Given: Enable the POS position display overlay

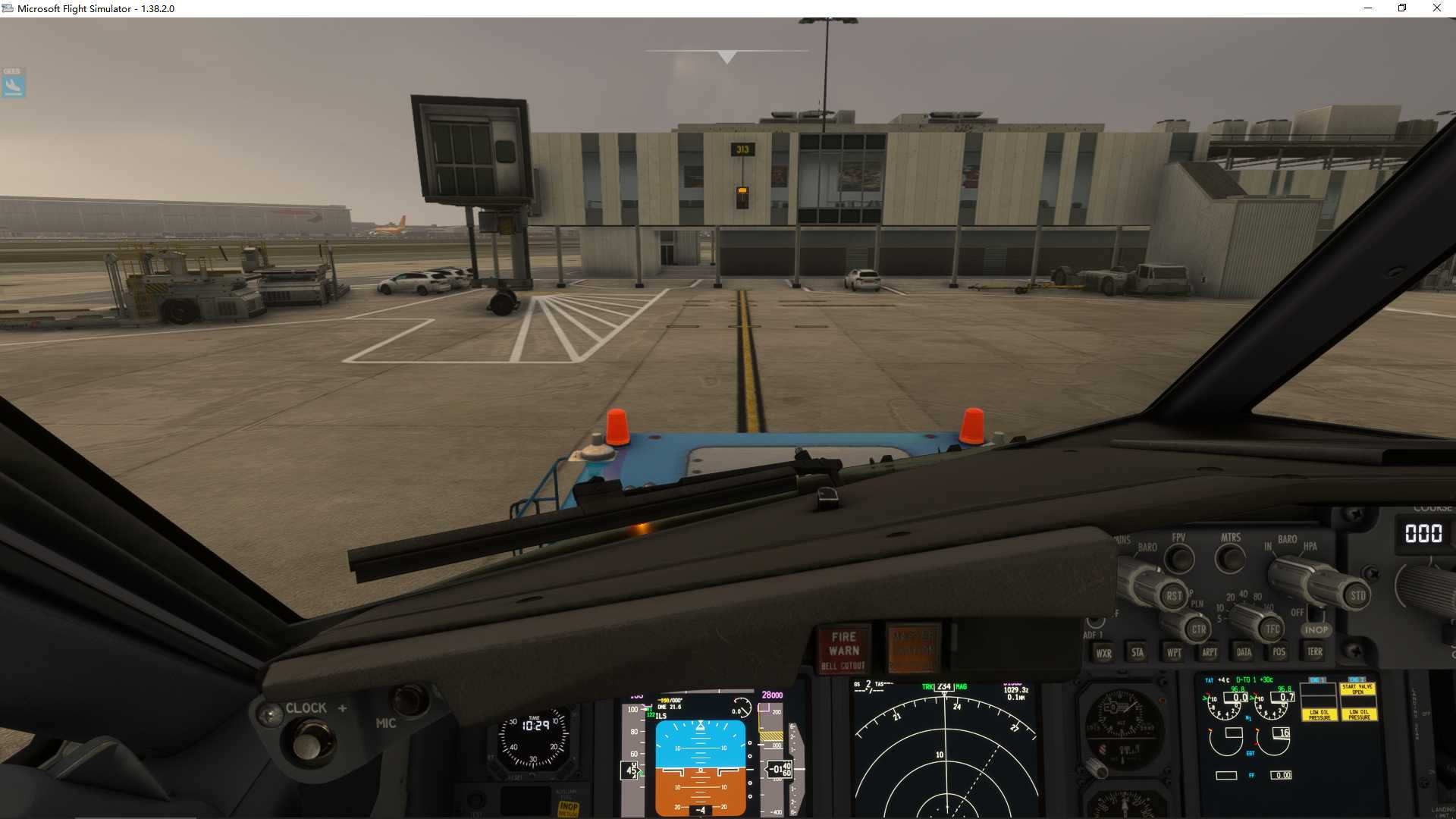Looking at the screenshot, I should (1279, 652).
